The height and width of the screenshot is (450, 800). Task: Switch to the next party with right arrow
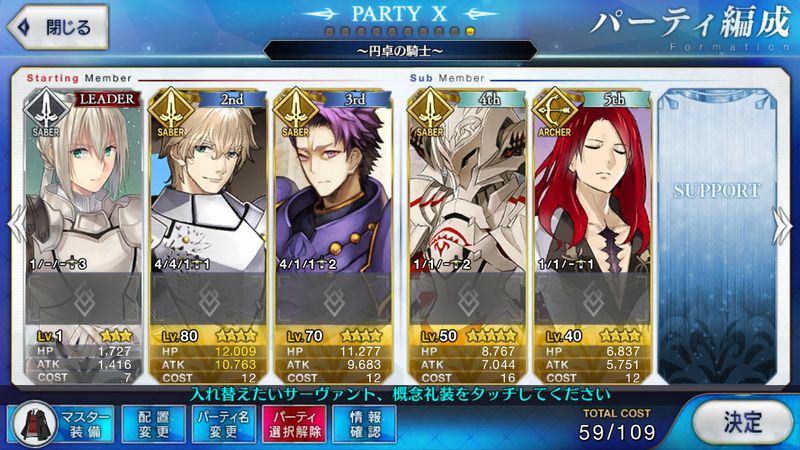coord(788,224)
